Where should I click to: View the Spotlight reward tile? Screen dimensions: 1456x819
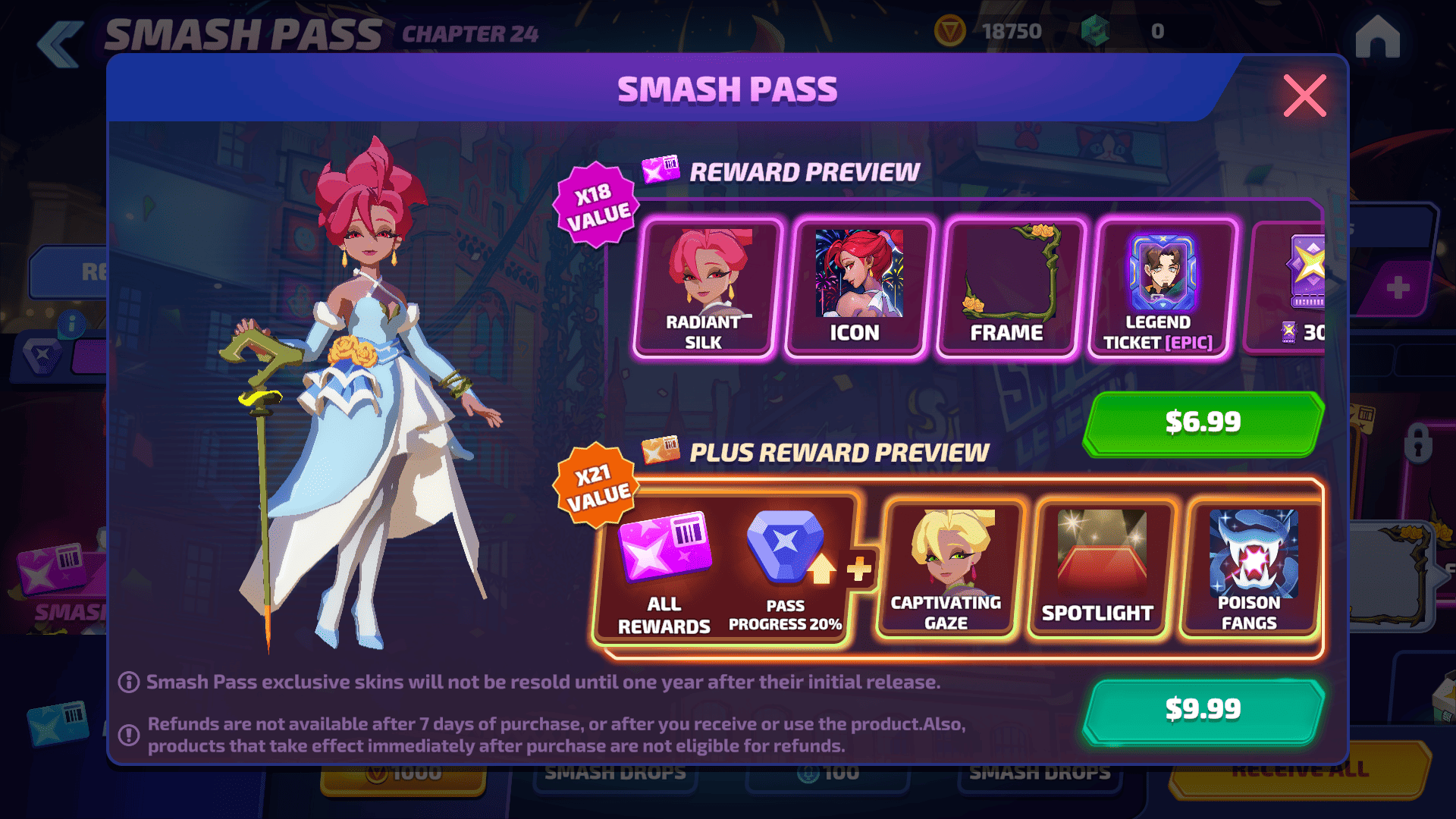pos(1098,570)
